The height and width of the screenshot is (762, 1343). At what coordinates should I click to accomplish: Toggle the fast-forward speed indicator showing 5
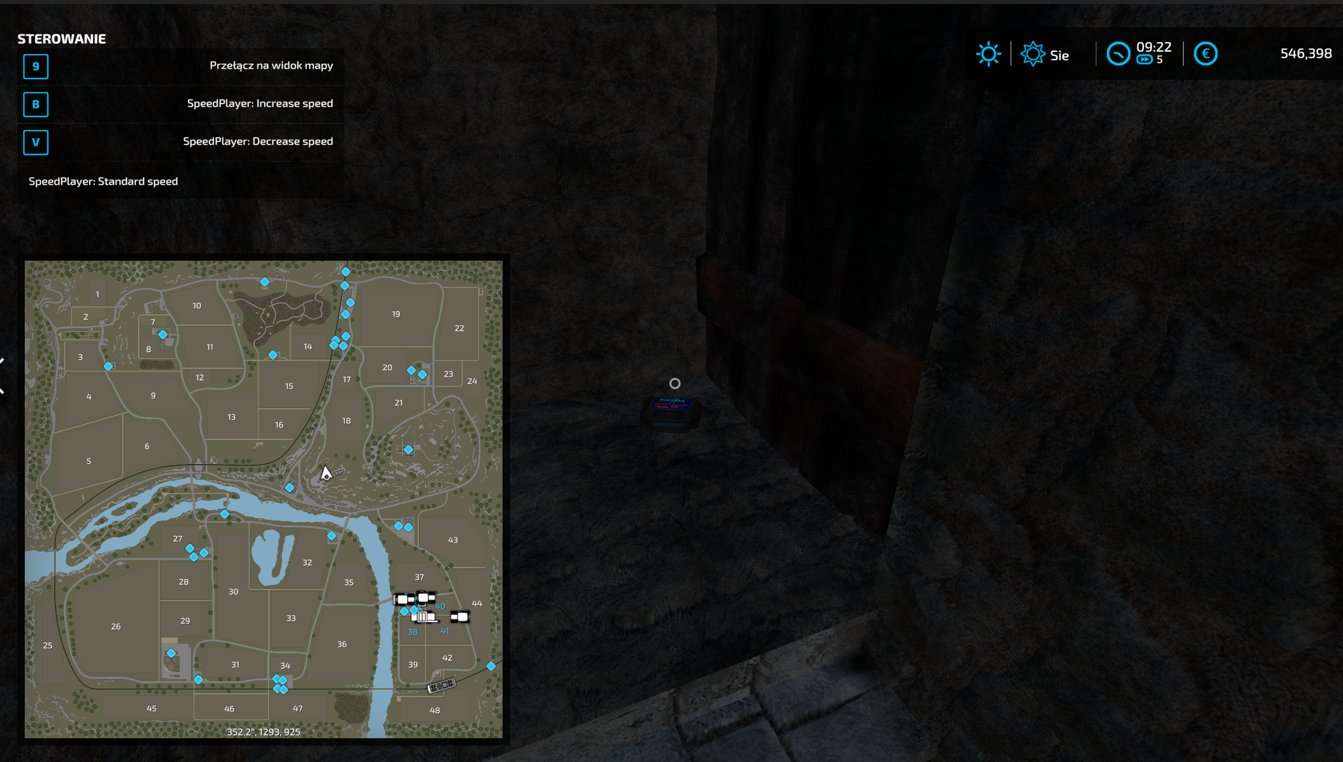pyautogui.click(x=1146, y=61)
